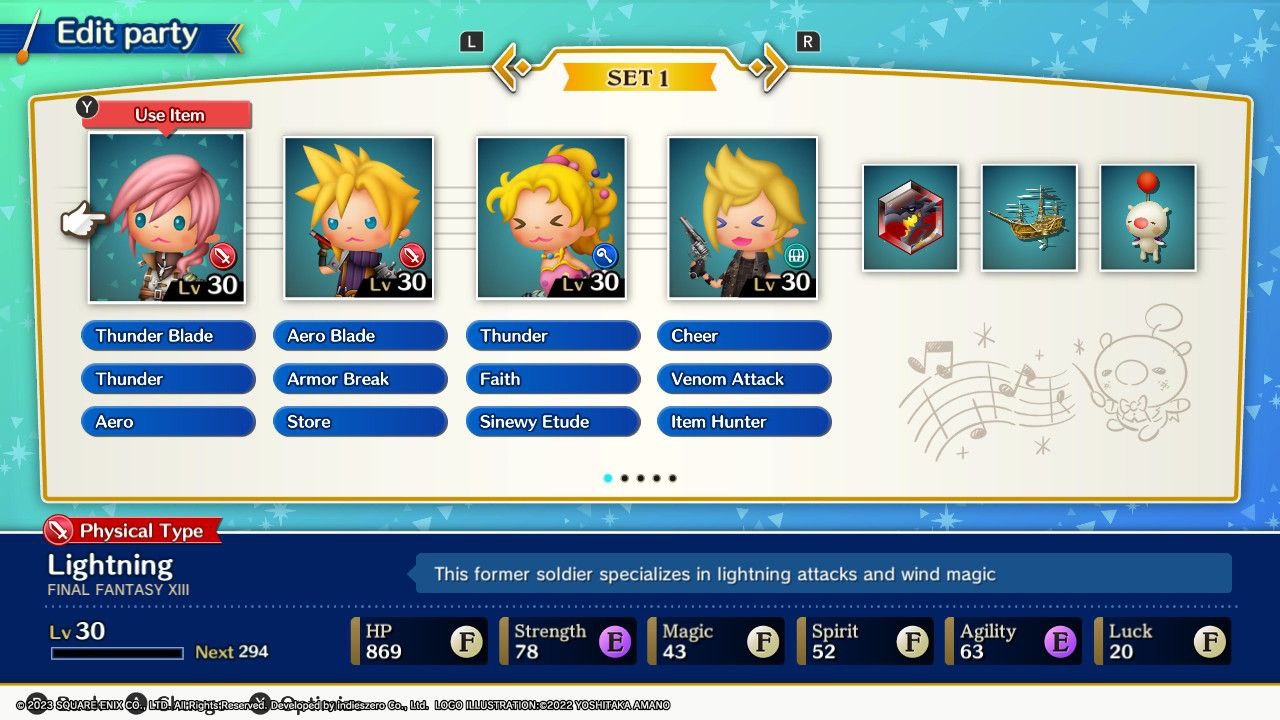
Task: Select Lightning's character portrait
Action: pyautogui.click(x=166, y=217)
